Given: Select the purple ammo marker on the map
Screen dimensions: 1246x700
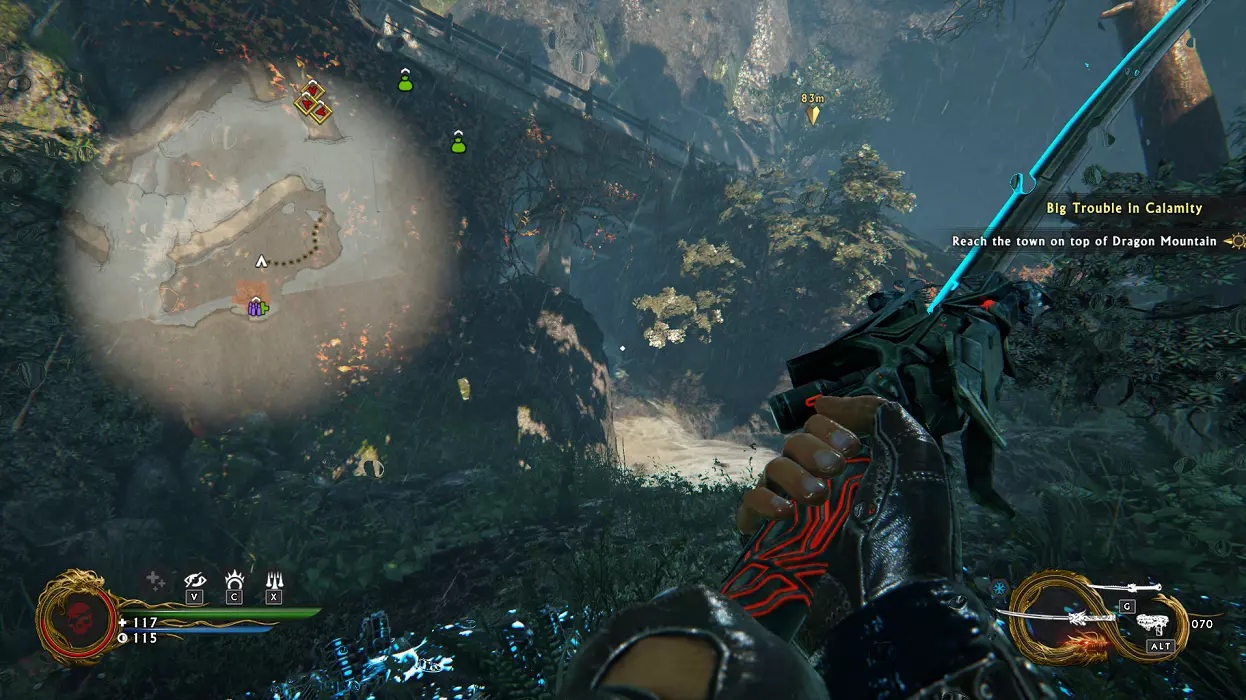Looking at the screenshot, I should coord(256,308).
